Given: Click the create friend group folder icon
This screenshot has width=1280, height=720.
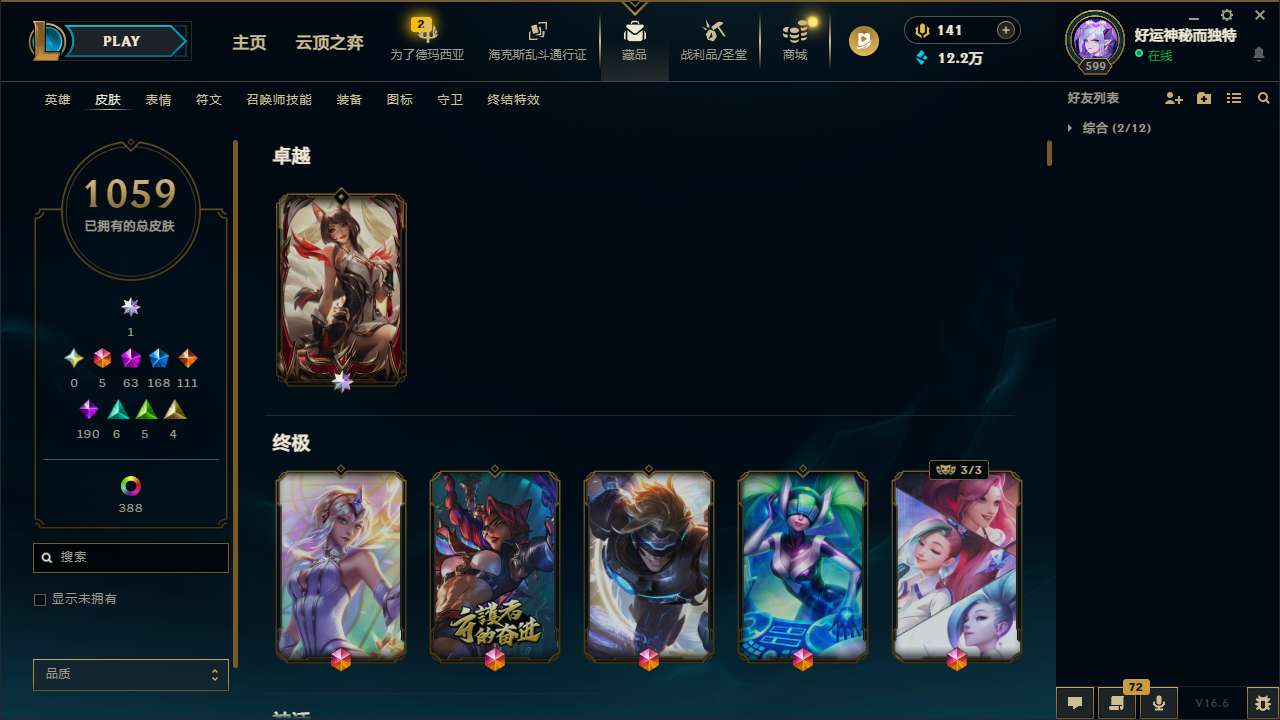Looking at the screenshot, I should [1204, 98].
